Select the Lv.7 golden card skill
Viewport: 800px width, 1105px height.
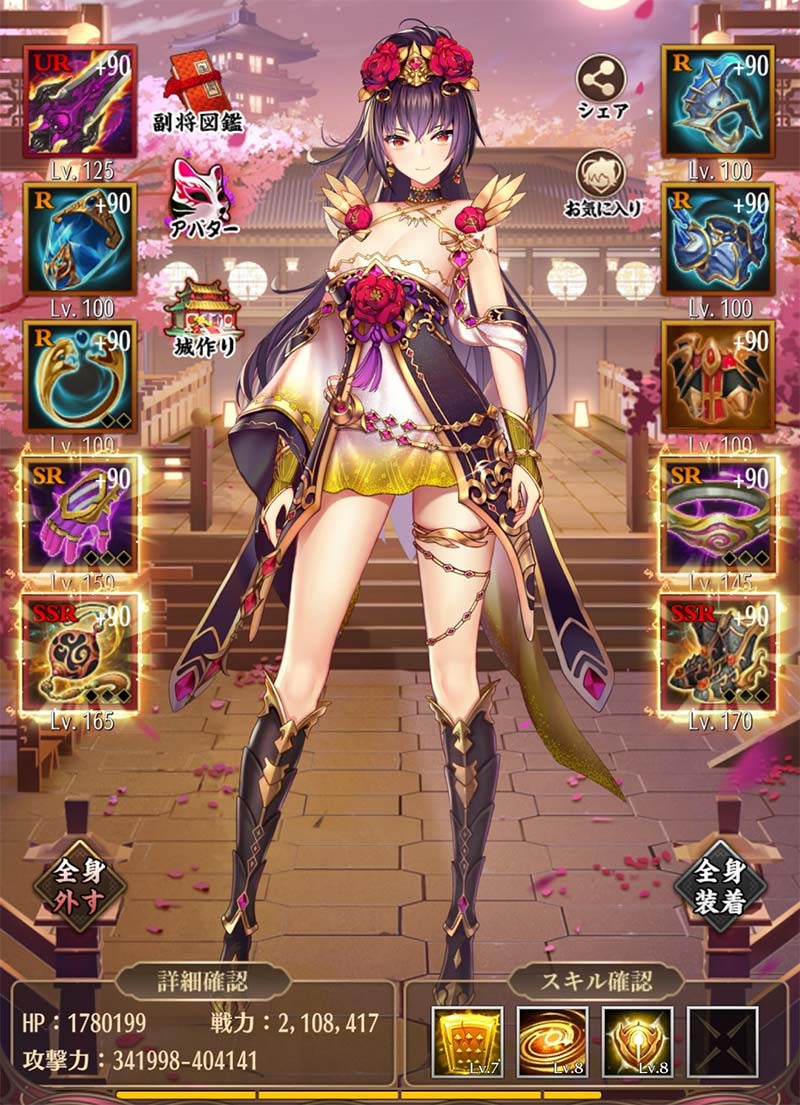[x=466, y=1042]
